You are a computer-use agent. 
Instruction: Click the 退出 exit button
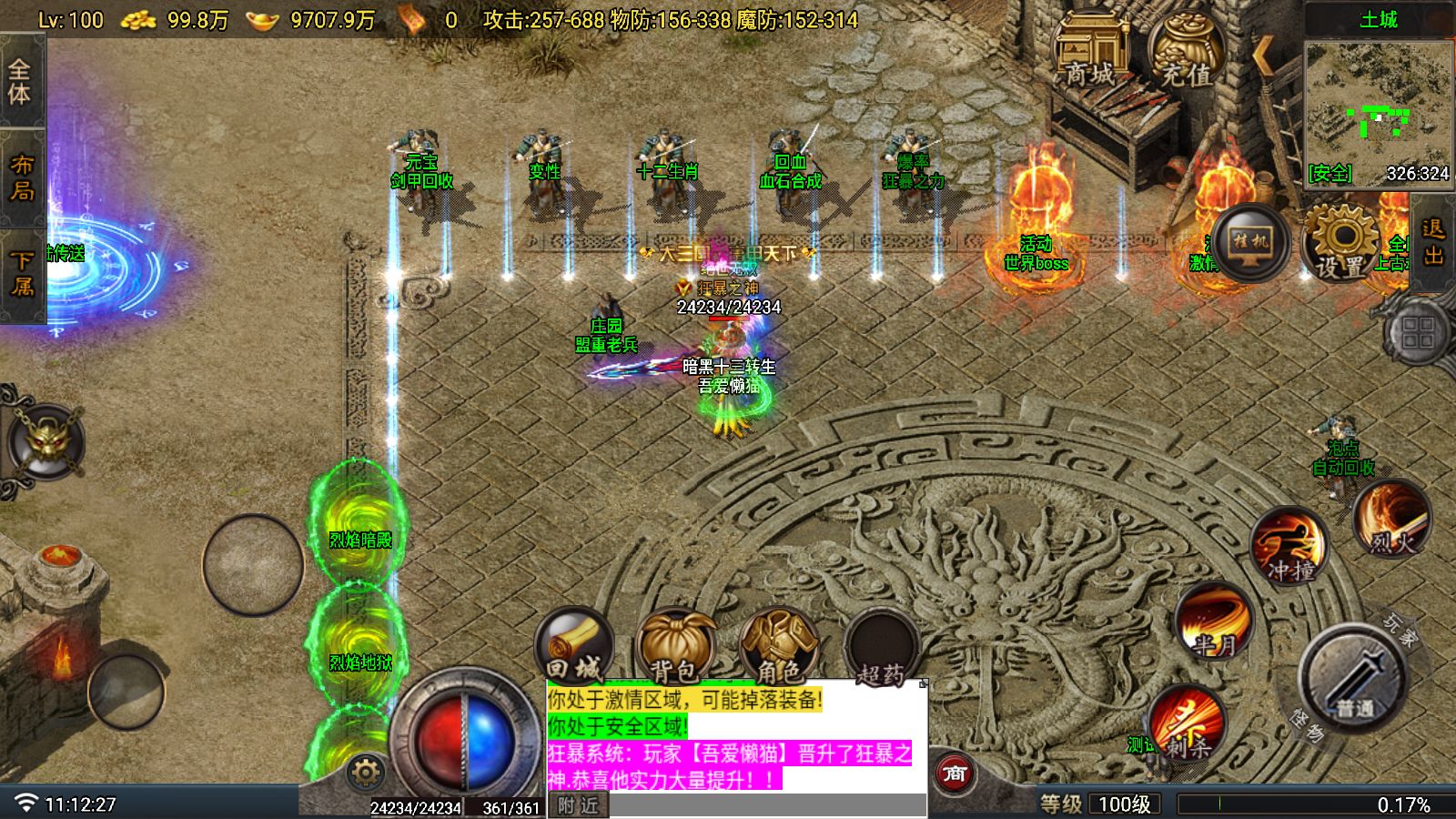(x=1433, y=243)
